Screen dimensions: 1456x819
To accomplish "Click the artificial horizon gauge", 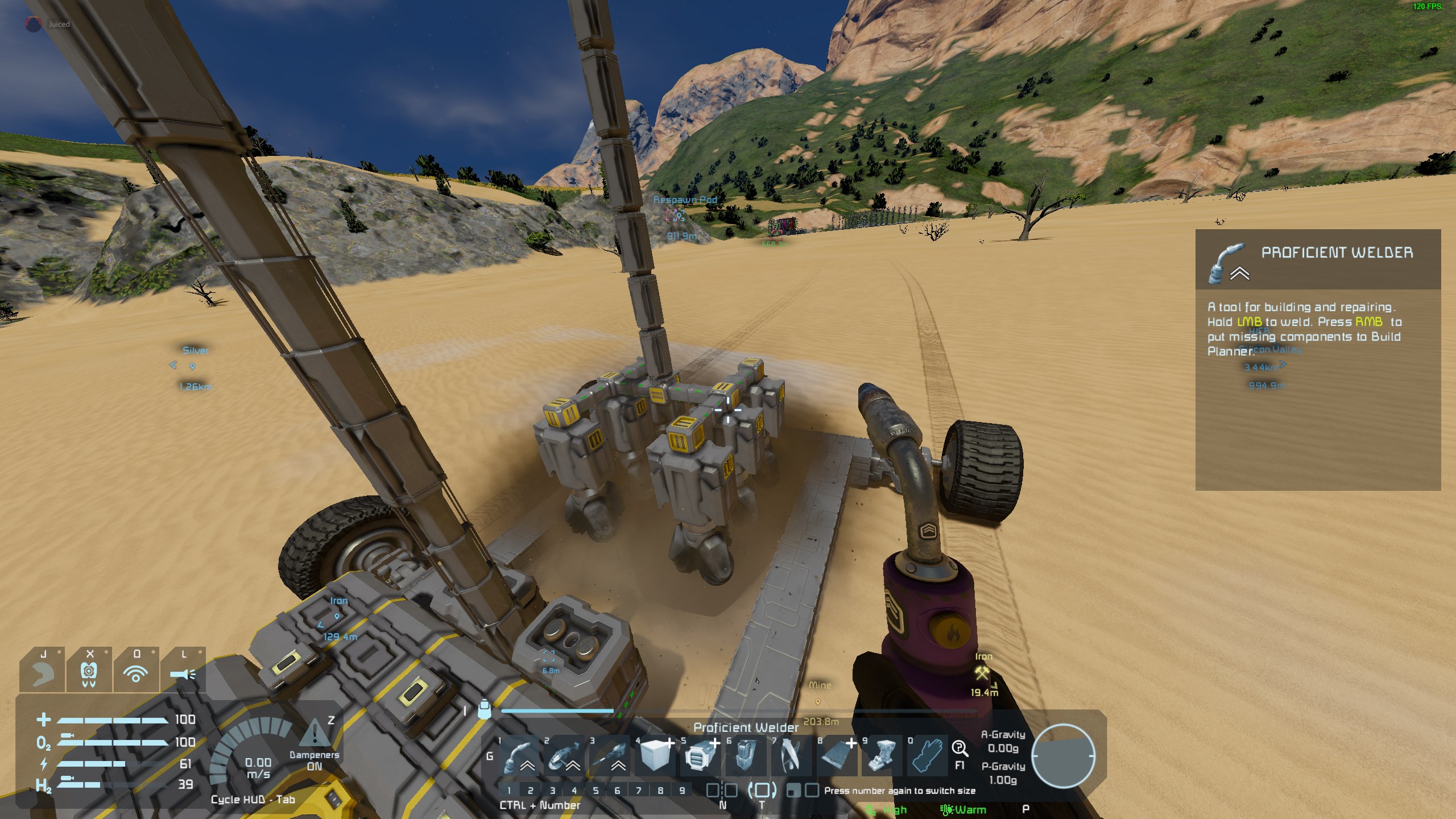I will pos(1063,756).
